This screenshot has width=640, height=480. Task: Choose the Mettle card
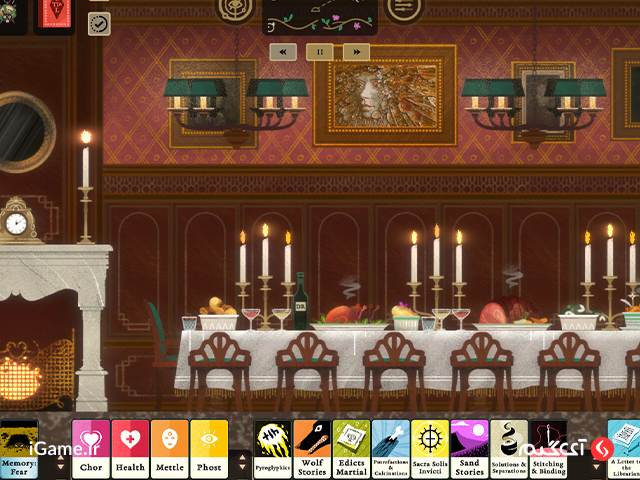tap(169, 449)
